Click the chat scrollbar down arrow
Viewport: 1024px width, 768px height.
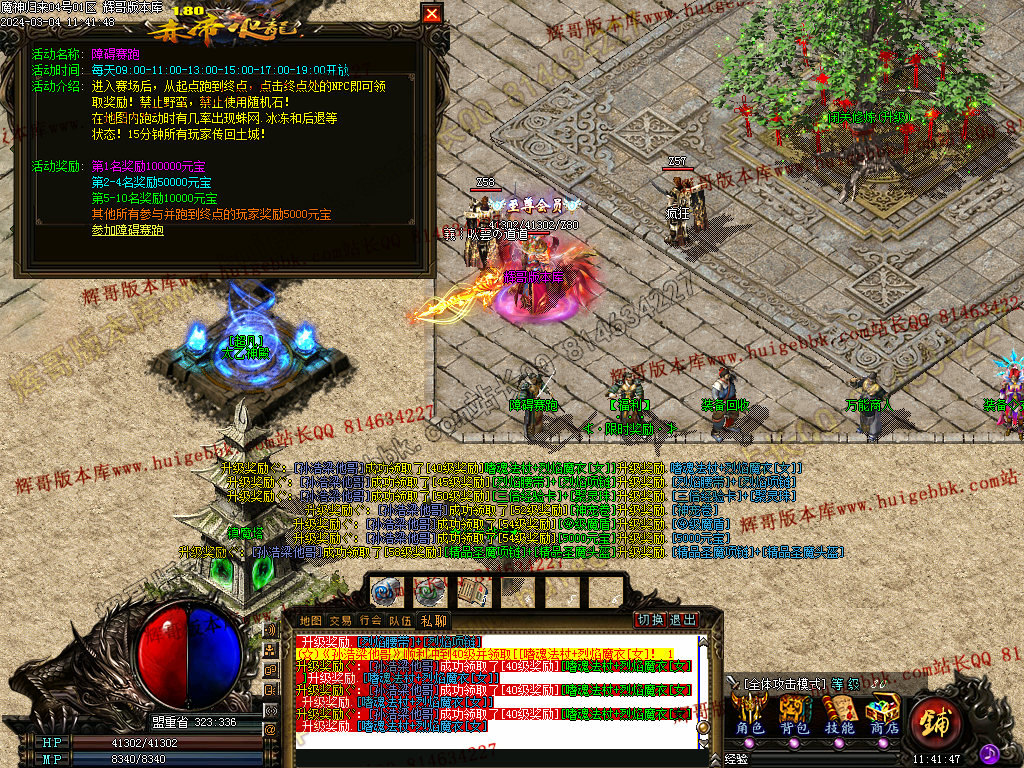pos(703,742)
